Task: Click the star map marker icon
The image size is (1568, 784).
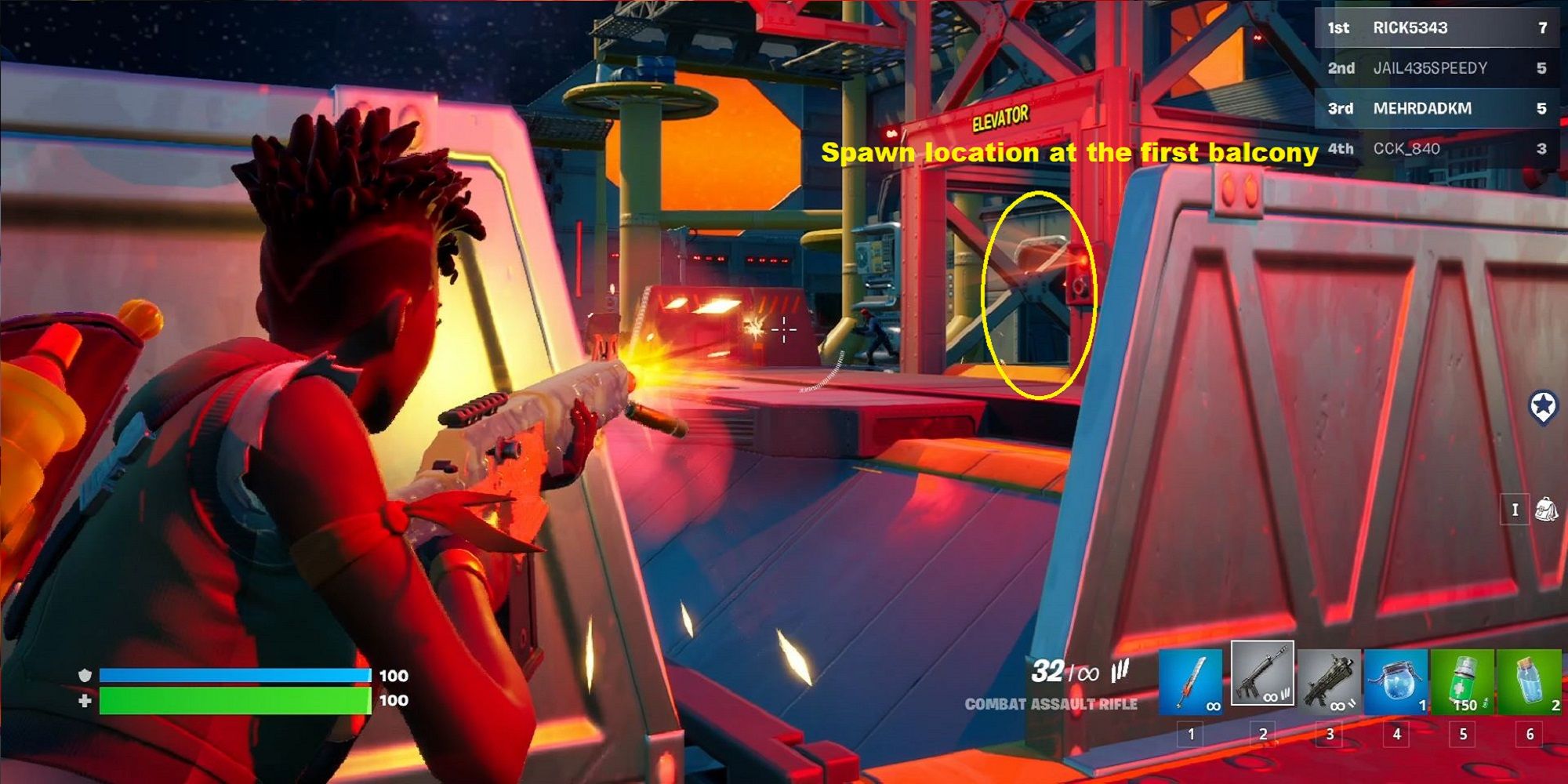Action: pyautogui.click(x=1543, y=407)
